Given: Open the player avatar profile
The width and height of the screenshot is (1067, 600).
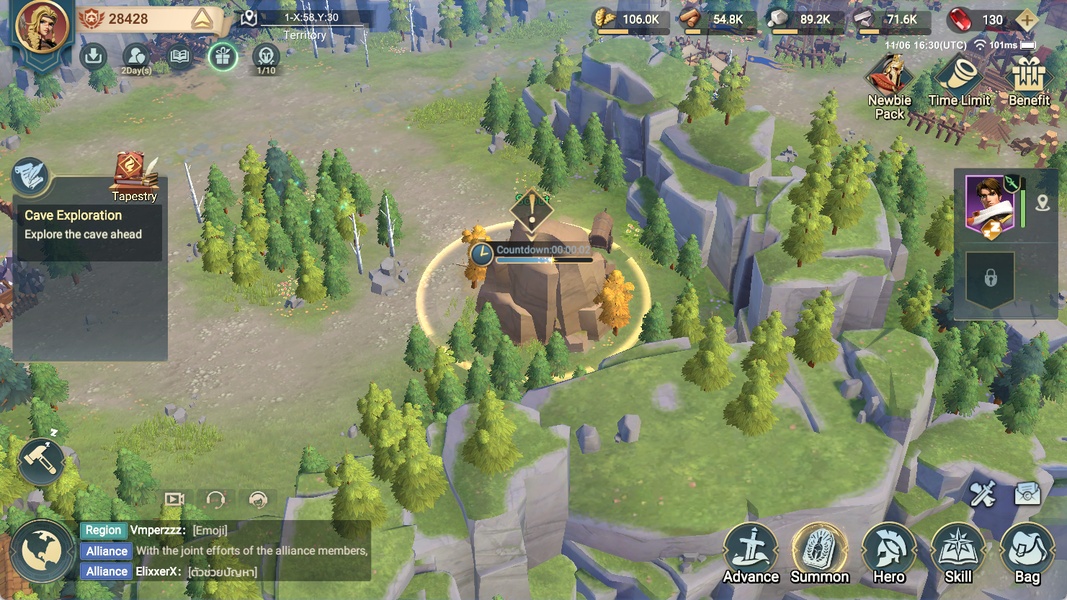Looking at the screenshot, I should point(43,27).
